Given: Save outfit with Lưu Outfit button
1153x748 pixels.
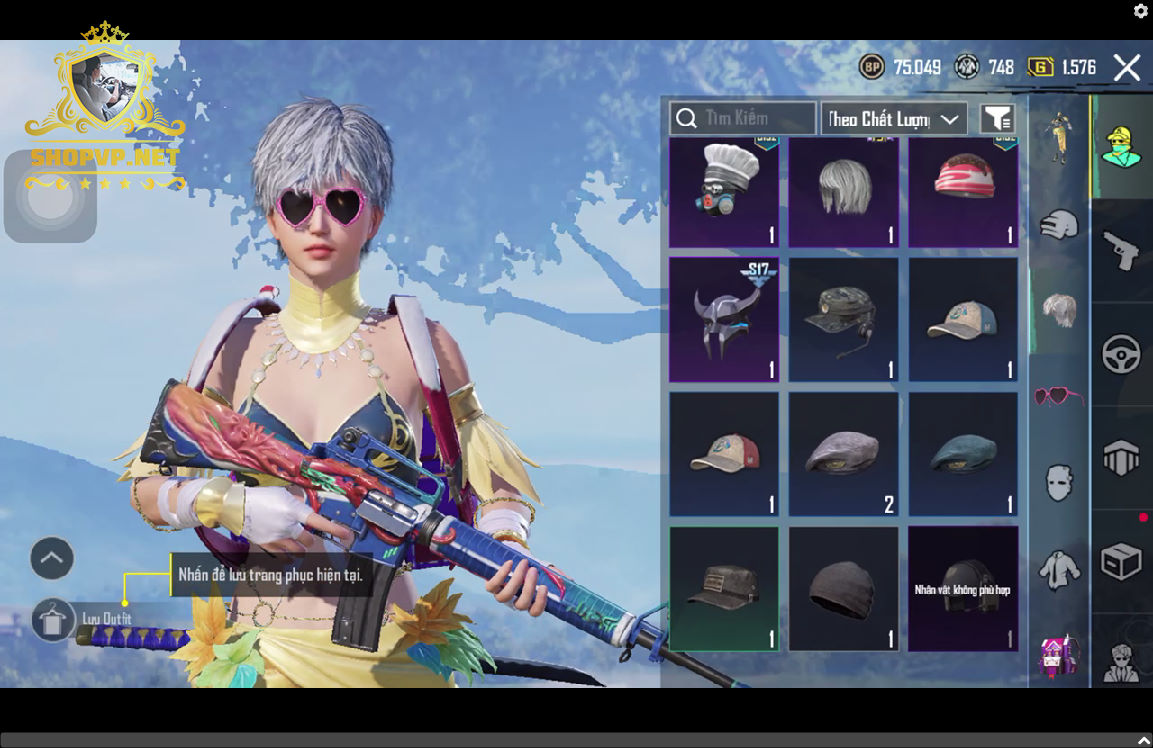Looking at the screenshot, I should (54, 620).
